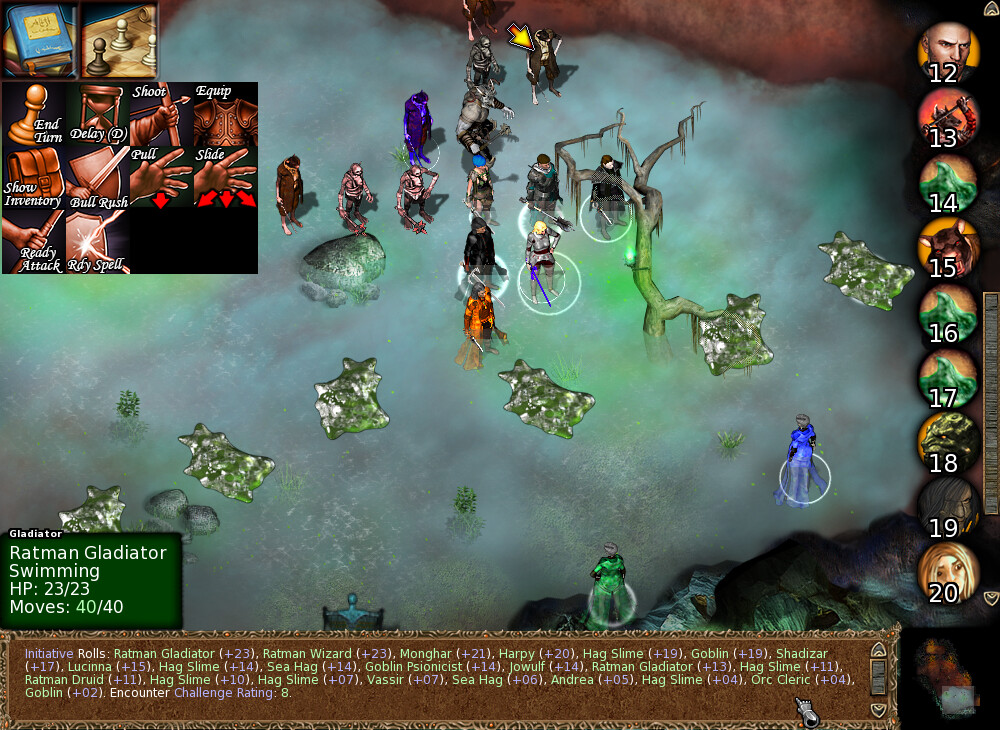This screenshot has height=730, width=1000.
Task: Open the blue spellbook icon
Action: click(39, 38)
